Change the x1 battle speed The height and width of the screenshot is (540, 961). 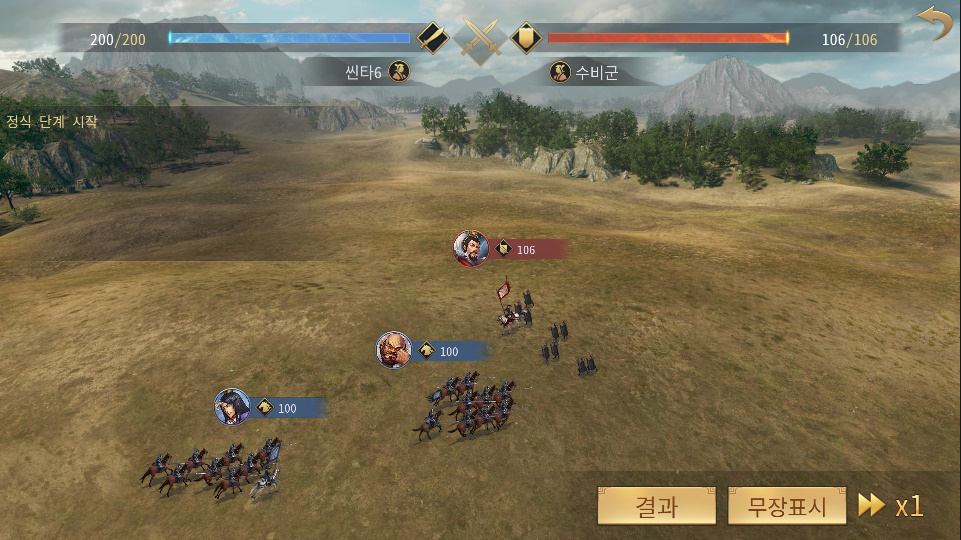coord(892,506)
